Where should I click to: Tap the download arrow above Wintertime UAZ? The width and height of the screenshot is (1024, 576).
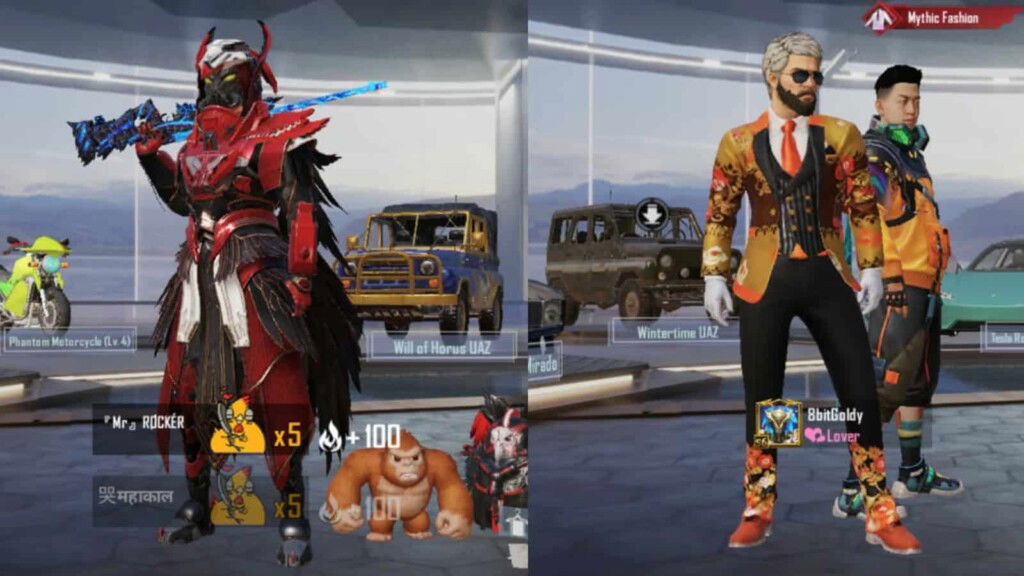point(652,213)
